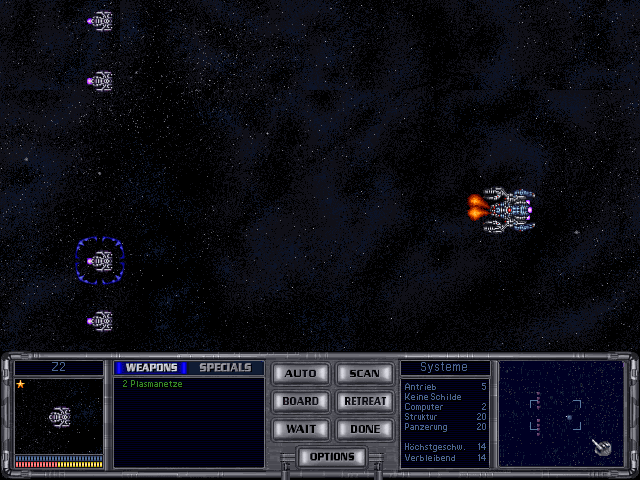This screenshot has height=480, width=640.
Task: Choose the Board action
Action: click(300, 402)
